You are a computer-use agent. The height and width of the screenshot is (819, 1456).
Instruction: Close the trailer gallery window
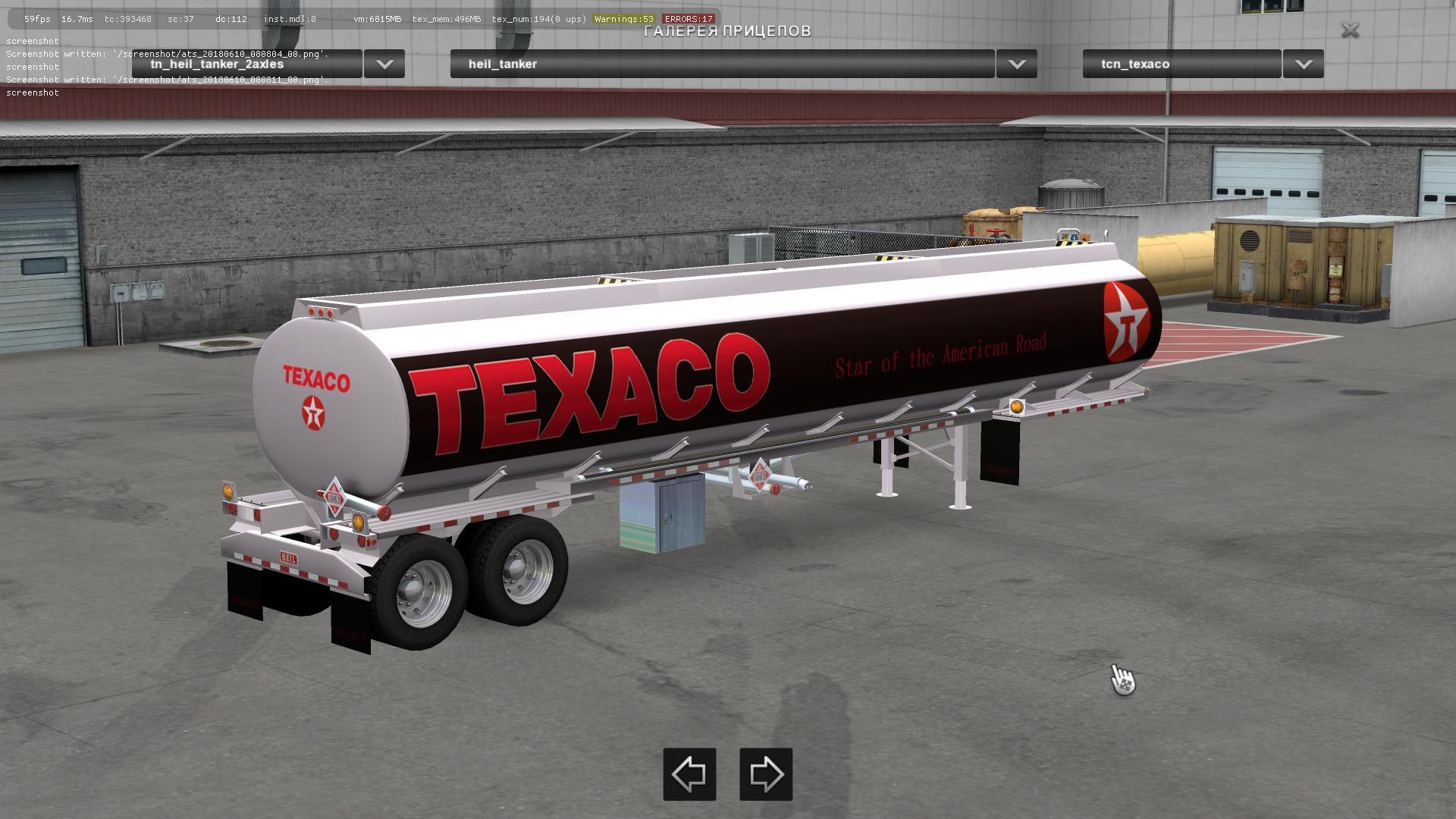tap(1350, 30)
